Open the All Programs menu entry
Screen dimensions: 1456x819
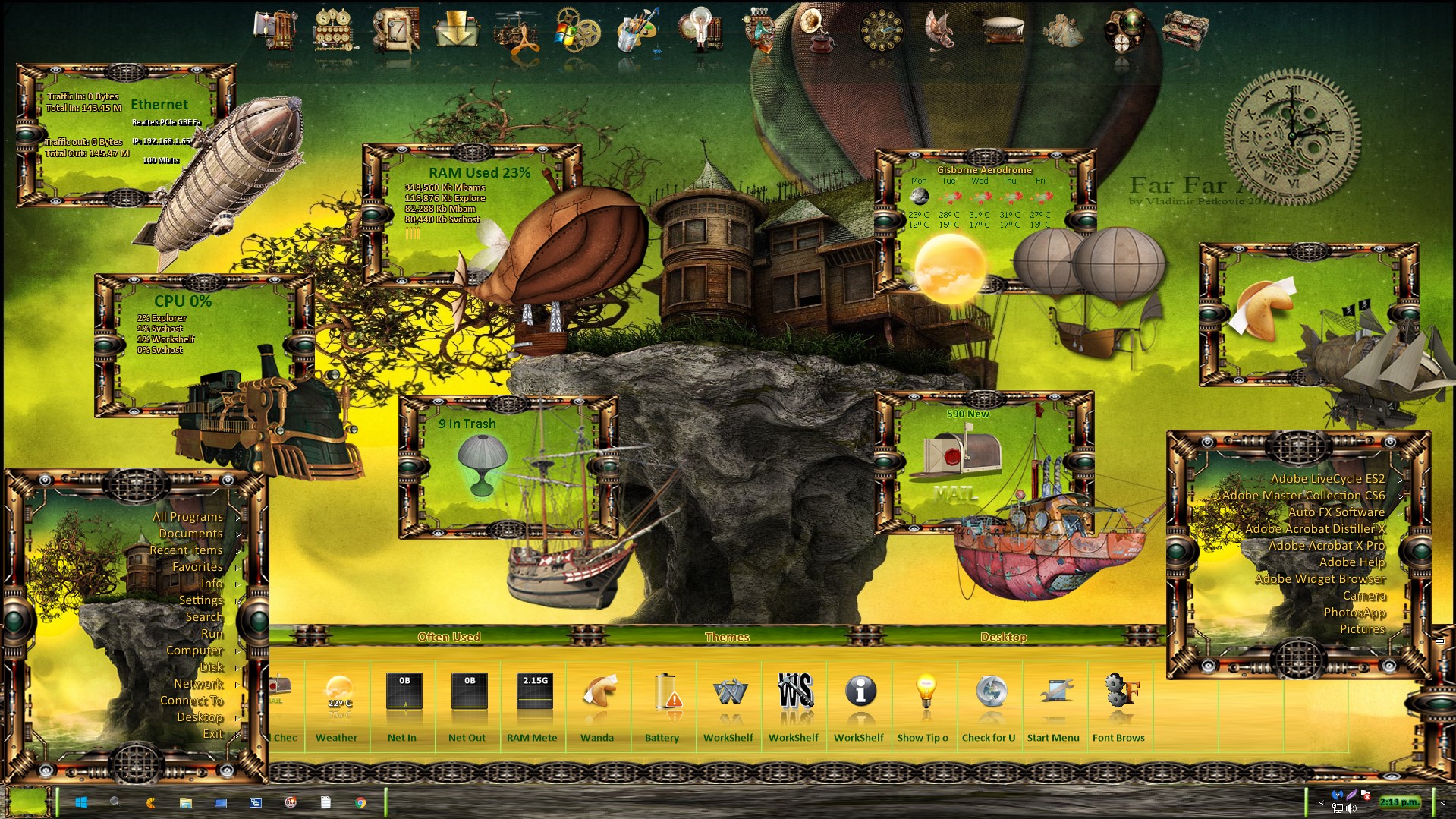point(187,517)
